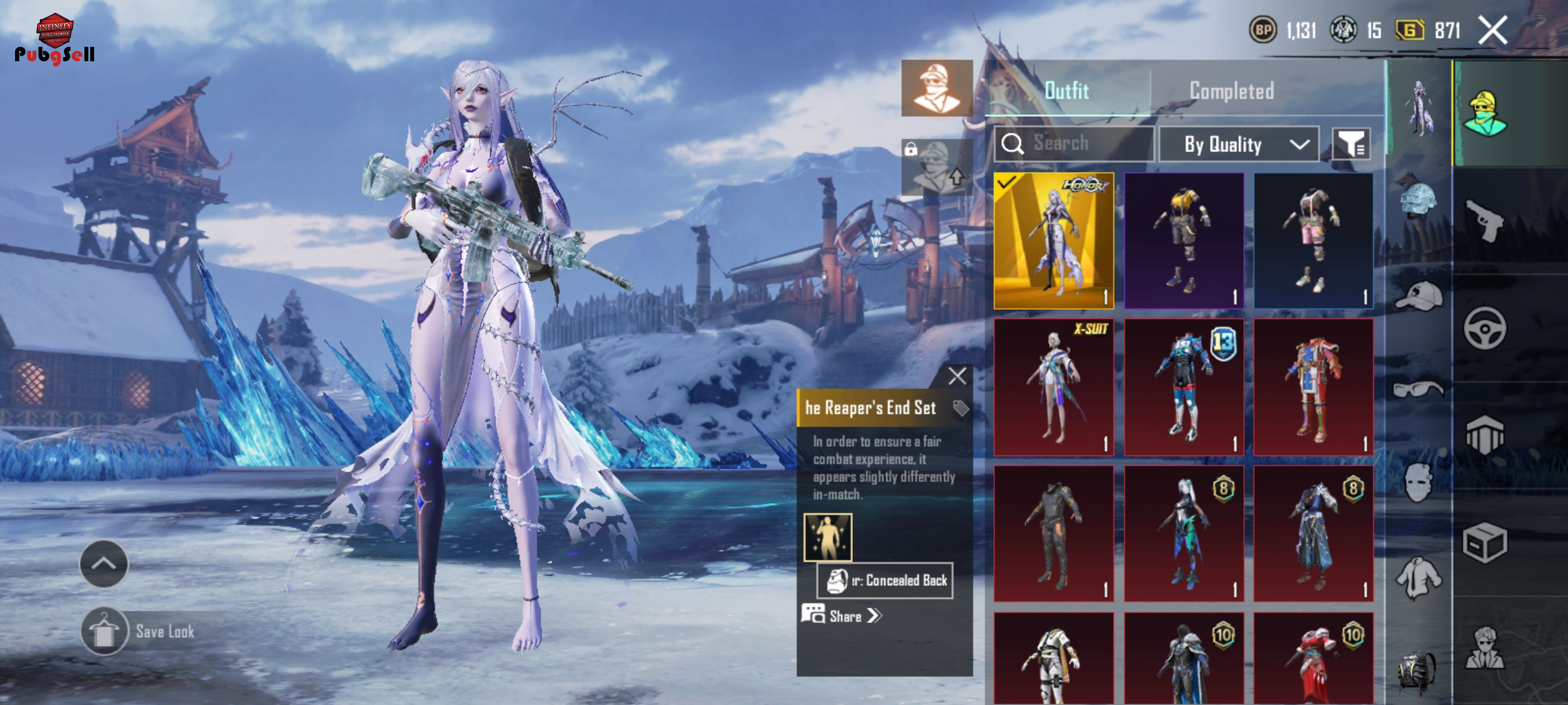Select the level 13 blue armor outfit
This screenshot has height=705, width=1568.
tap(1184, 387)
